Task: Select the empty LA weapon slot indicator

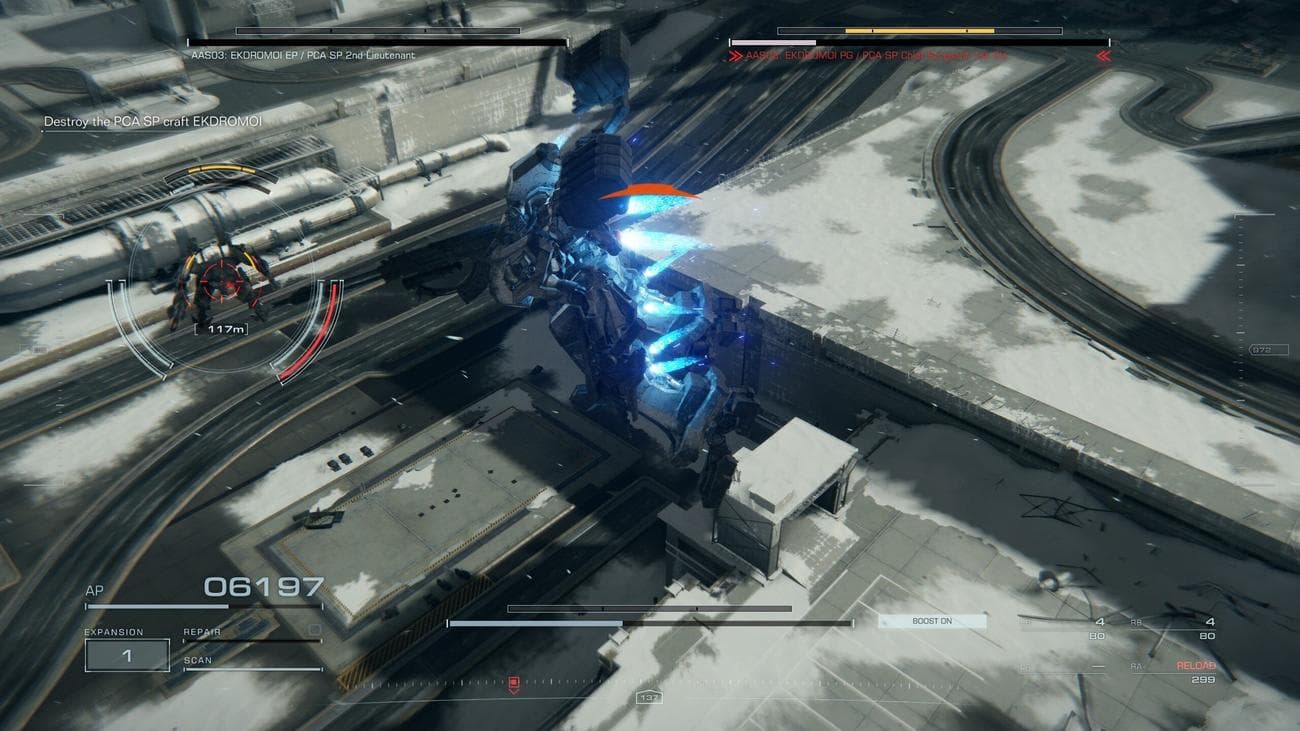Action: 1099,666
